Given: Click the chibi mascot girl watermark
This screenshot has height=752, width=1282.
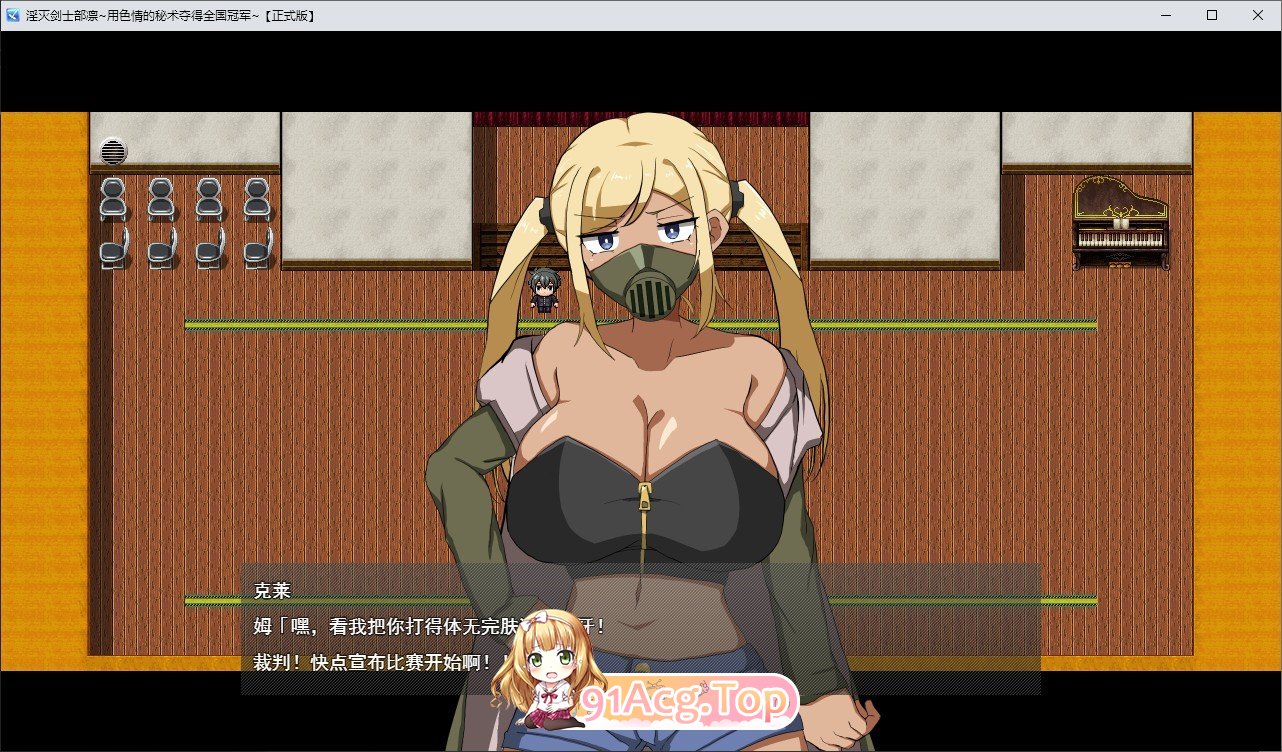Looking at the screenshot, I should coord(549,675).
